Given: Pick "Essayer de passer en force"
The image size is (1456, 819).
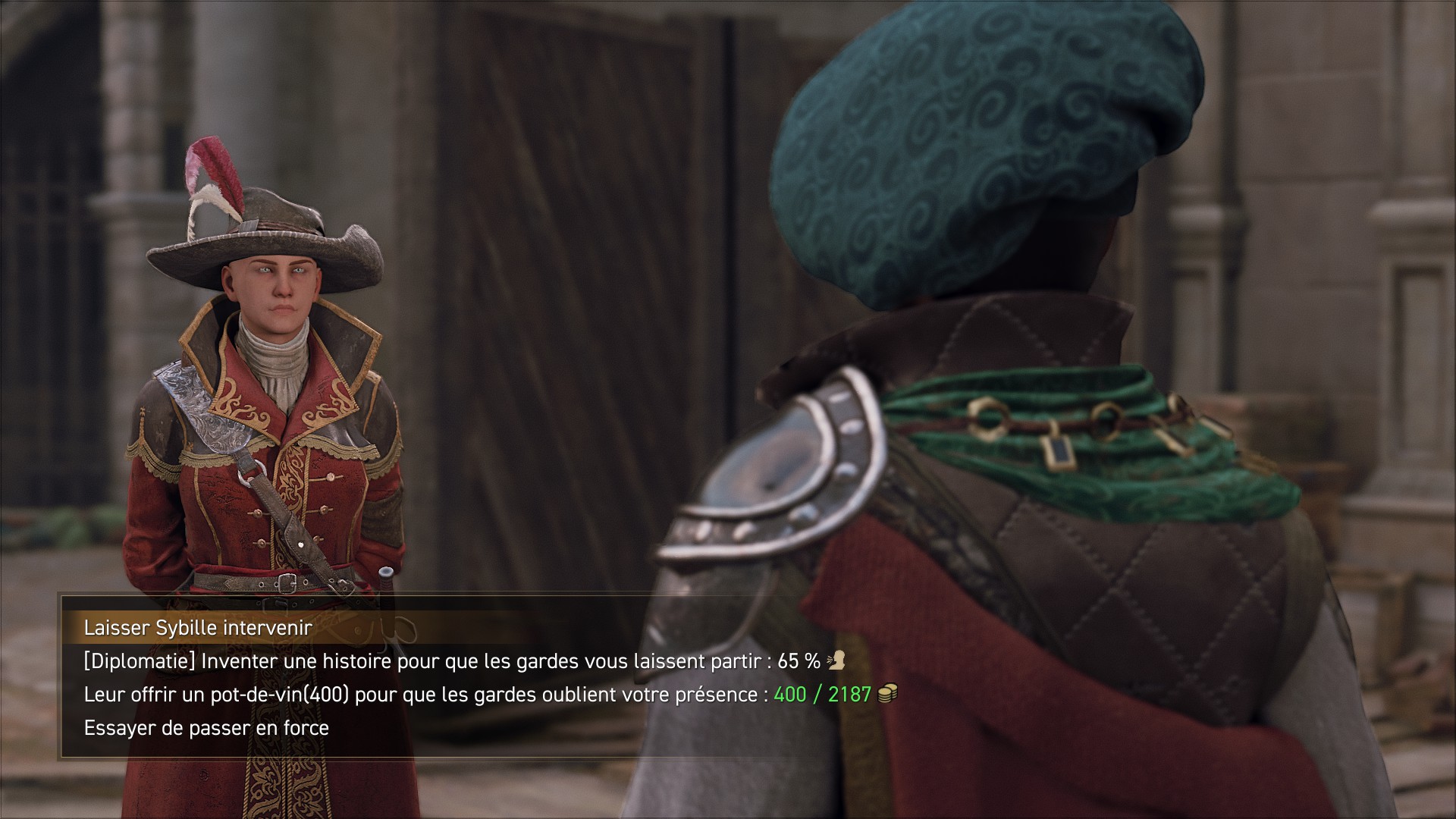Looking at the screenshot, I should coord(206,728).
